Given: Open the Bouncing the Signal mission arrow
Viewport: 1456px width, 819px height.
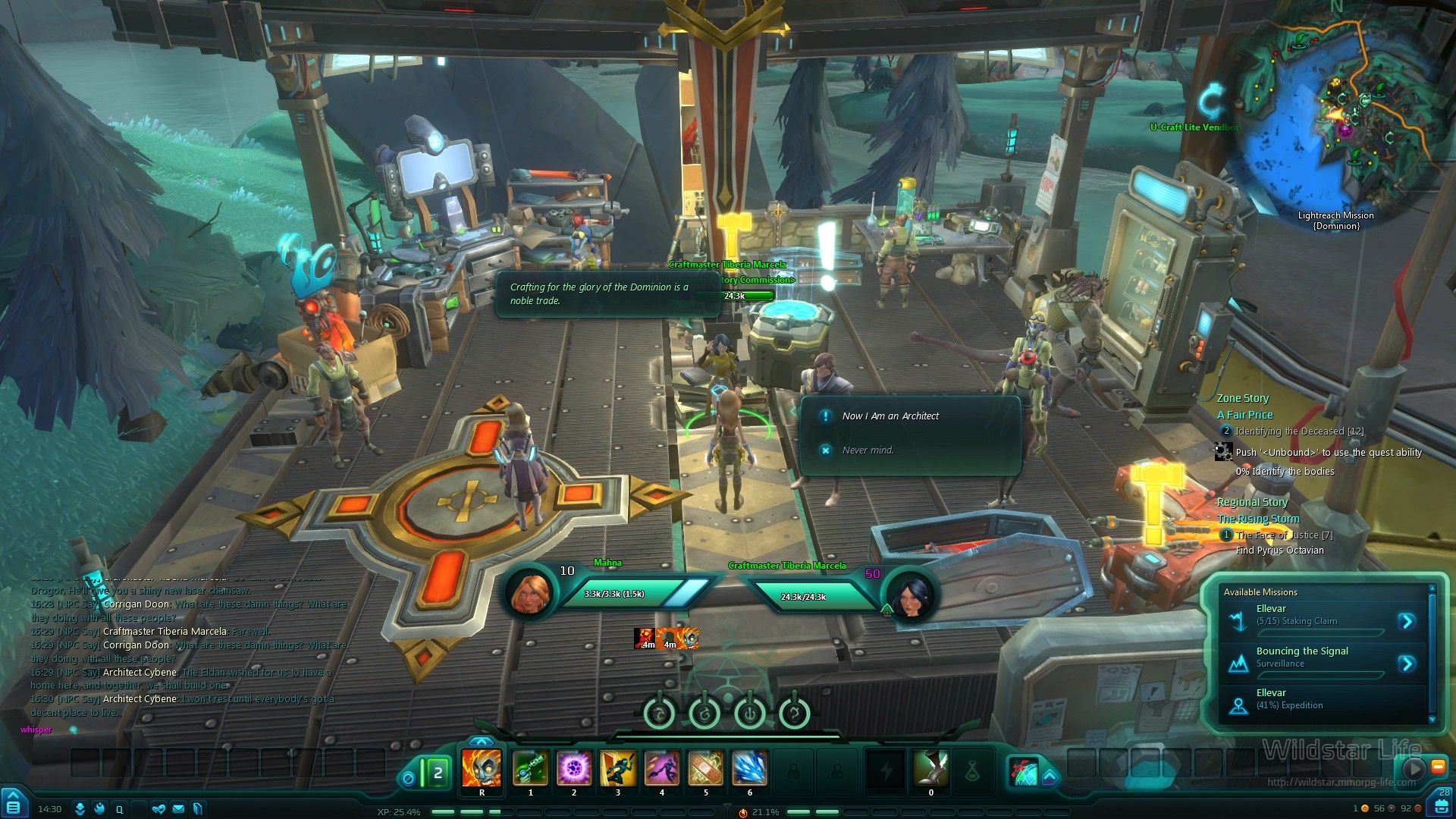Looking at the screenshot, I should coord(1407,664).
